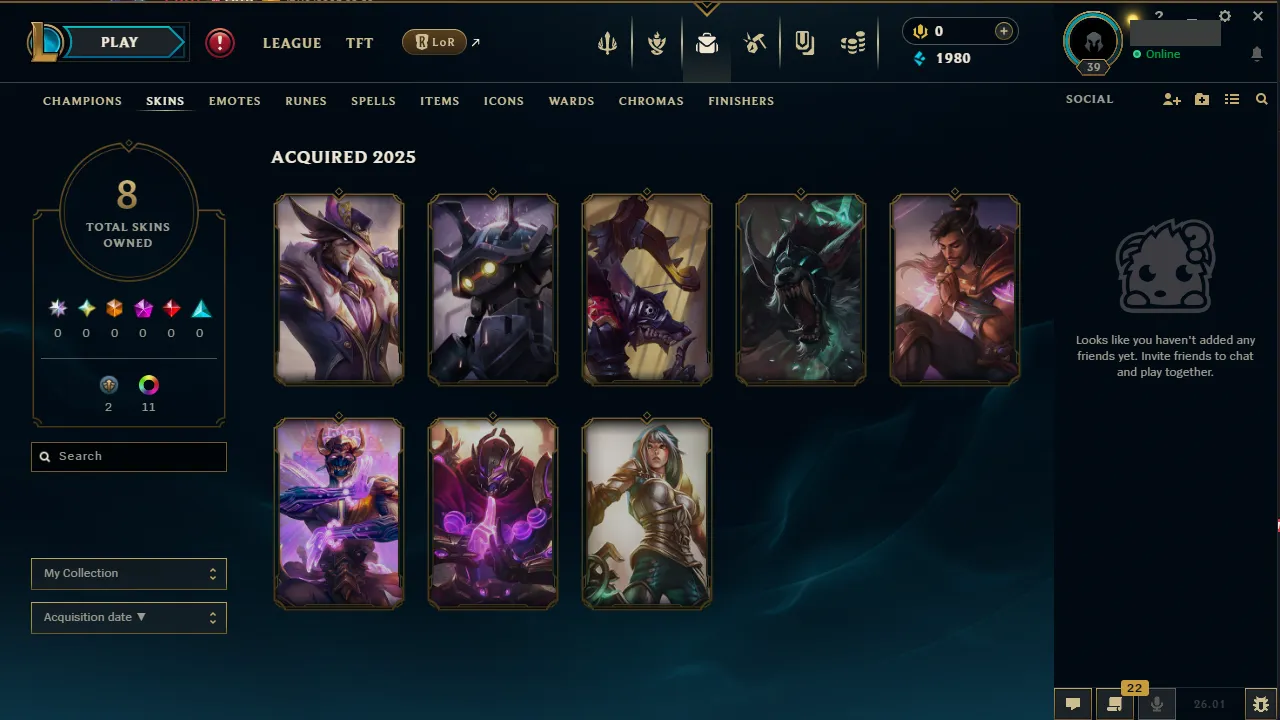Open the trophy event icon
This screenshot has width=1280, height=720.
click(657, 42)
